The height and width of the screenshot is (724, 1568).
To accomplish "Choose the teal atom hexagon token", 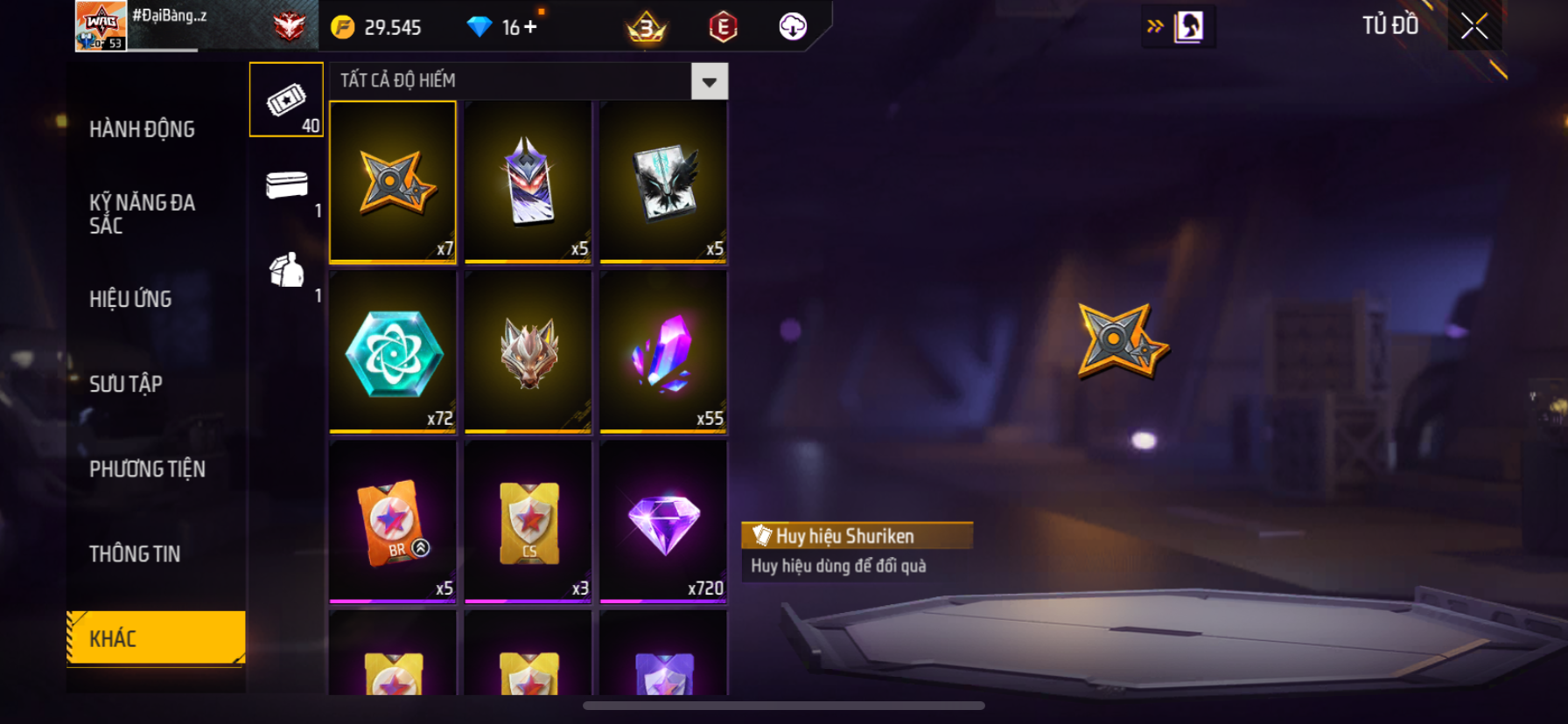I will pos(393,352).
